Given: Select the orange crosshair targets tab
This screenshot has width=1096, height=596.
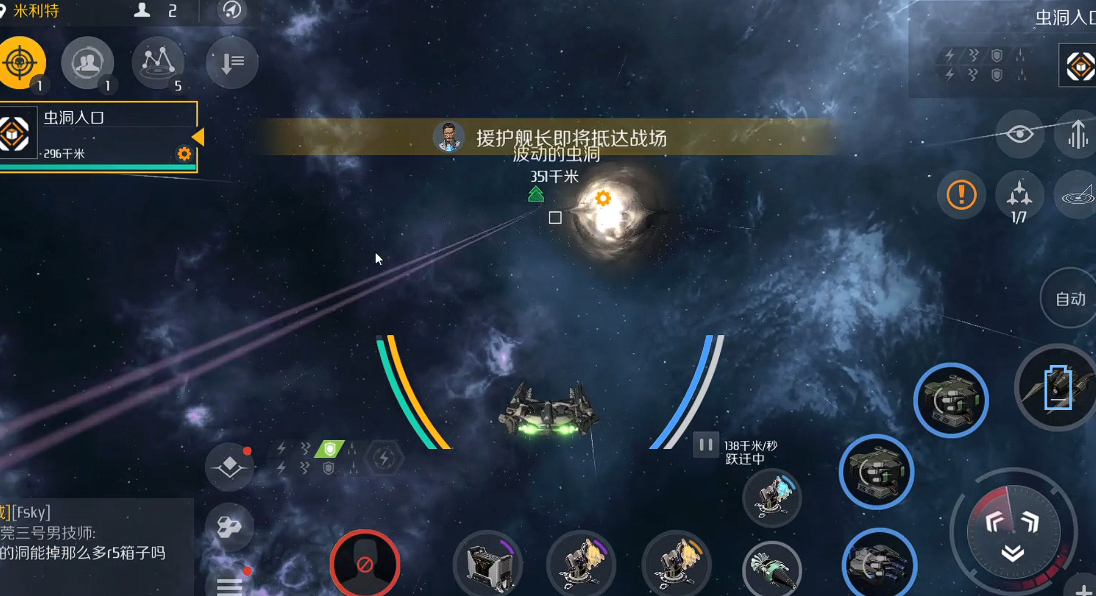Looking at the screenshot, I should (20, 62).
